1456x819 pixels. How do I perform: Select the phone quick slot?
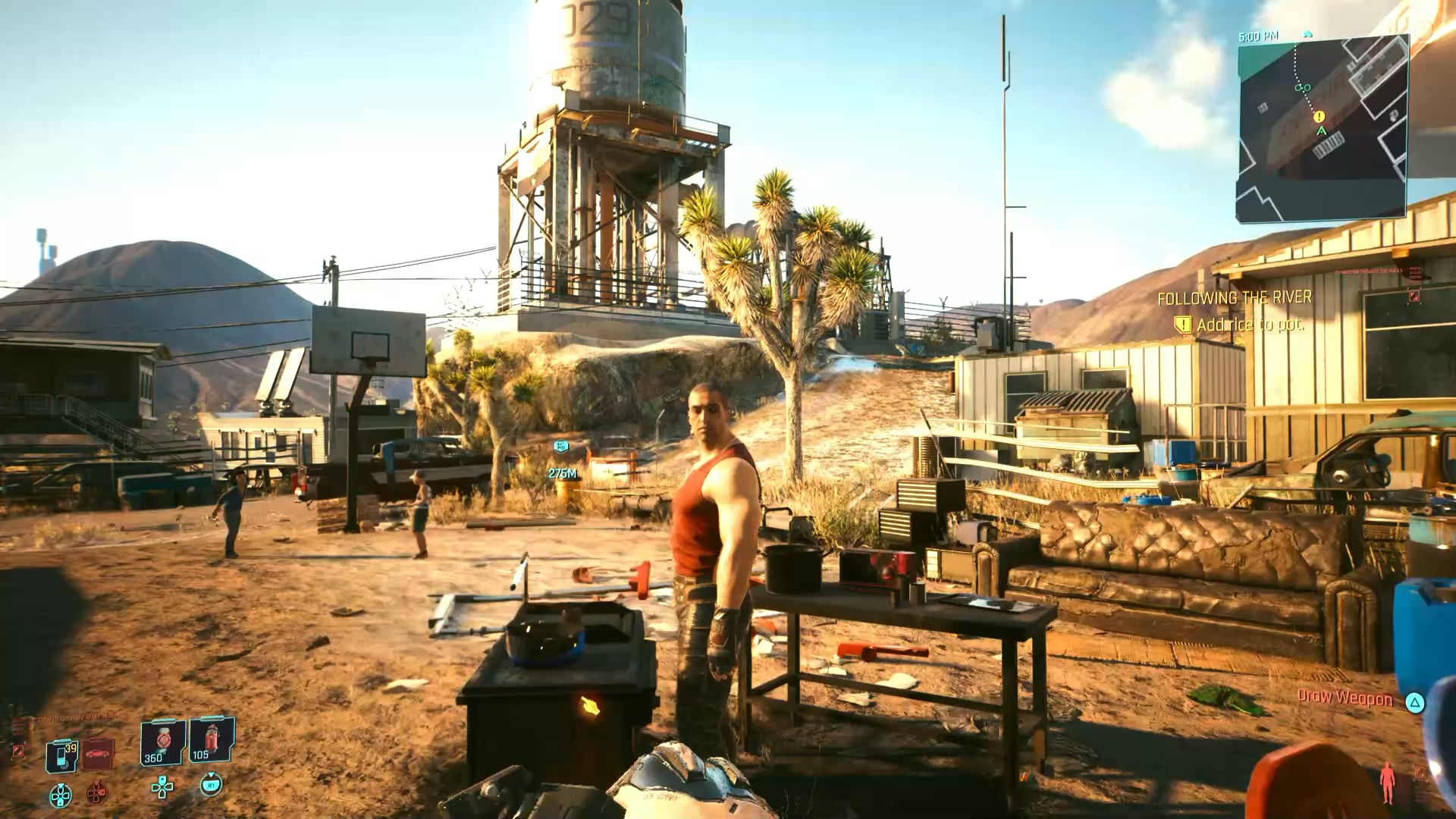pyautogui.click(x=62, y=755)
